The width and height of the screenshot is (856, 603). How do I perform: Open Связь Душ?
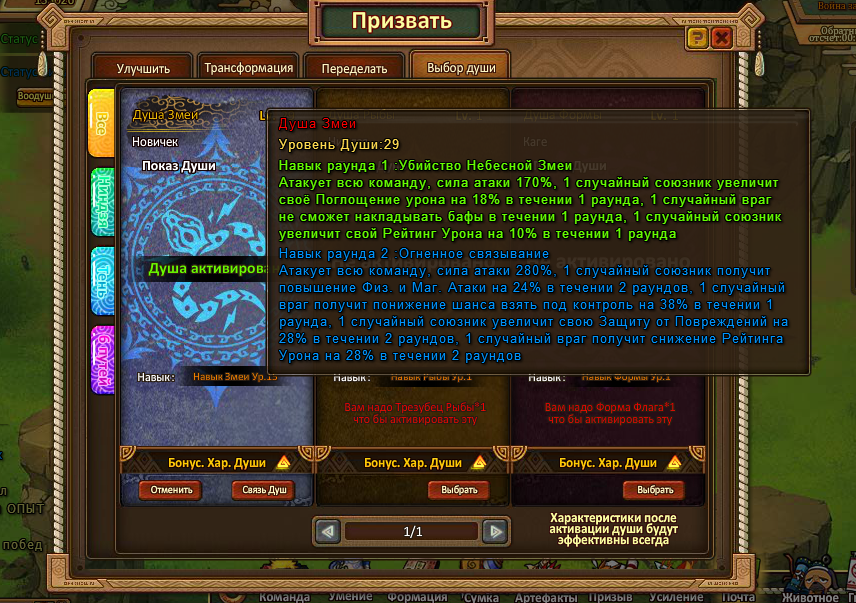click(264, 490)
